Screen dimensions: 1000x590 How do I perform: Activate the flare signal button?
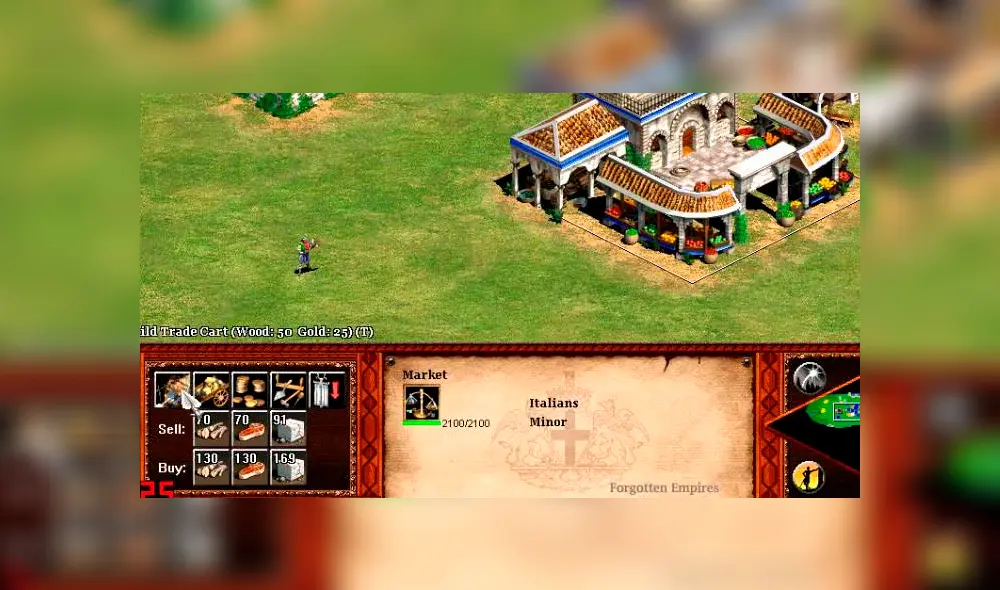(809, 377)
